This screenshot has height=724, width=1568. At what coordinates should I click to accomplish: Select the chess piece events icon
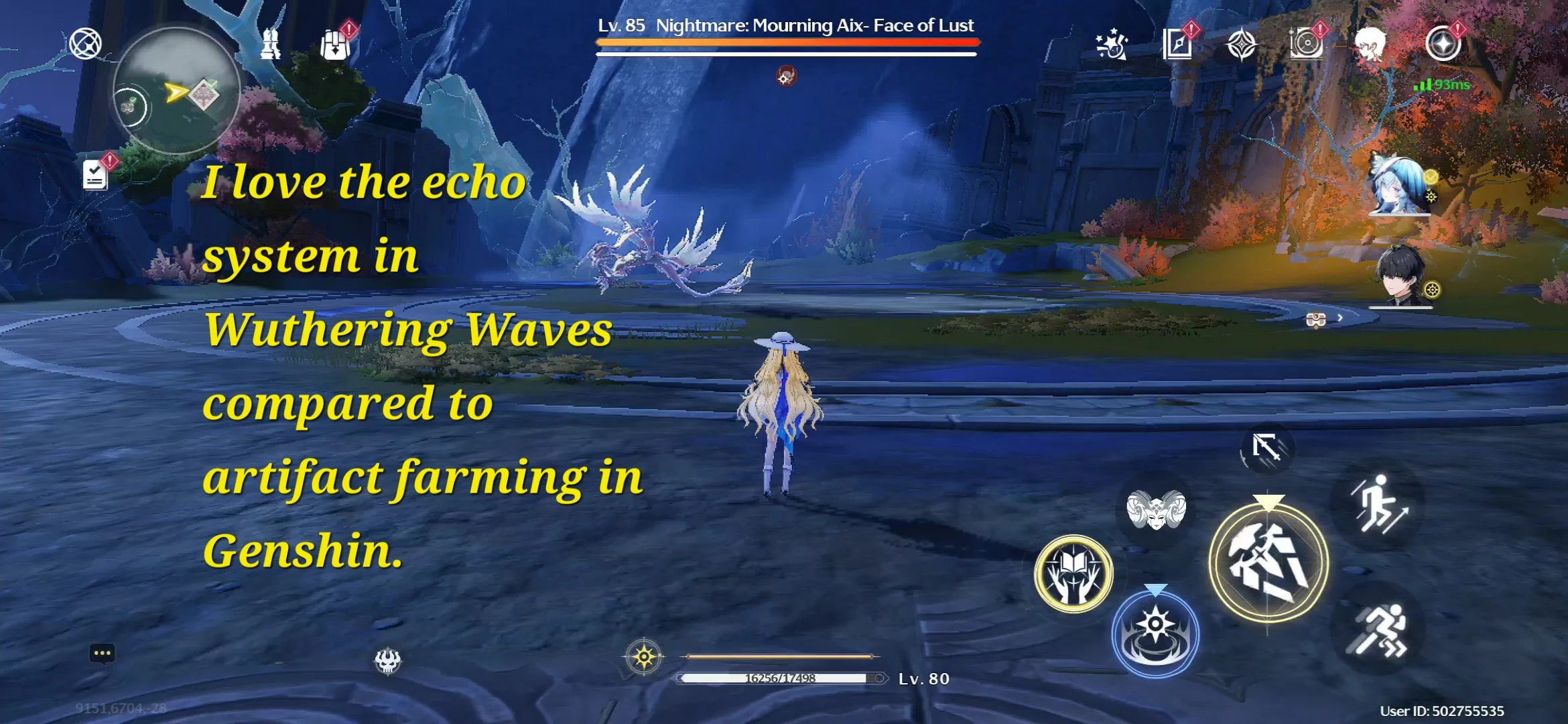[271, 44]
